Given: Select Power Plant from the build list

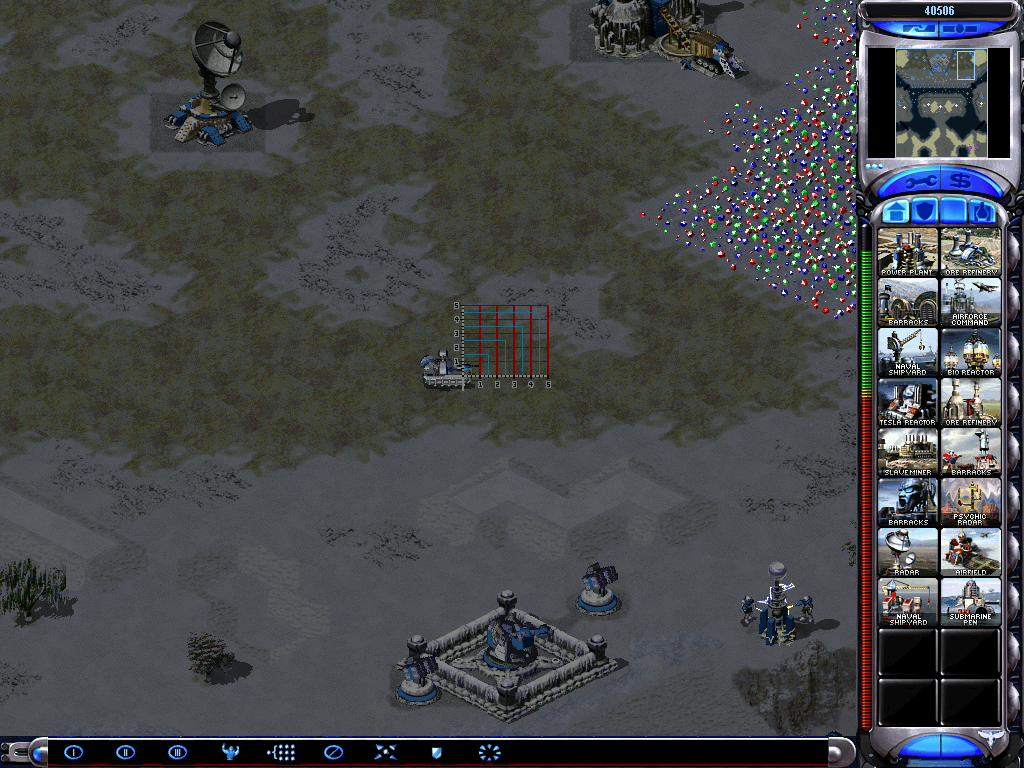Looking at the screenshot, I should pos(908,252).
